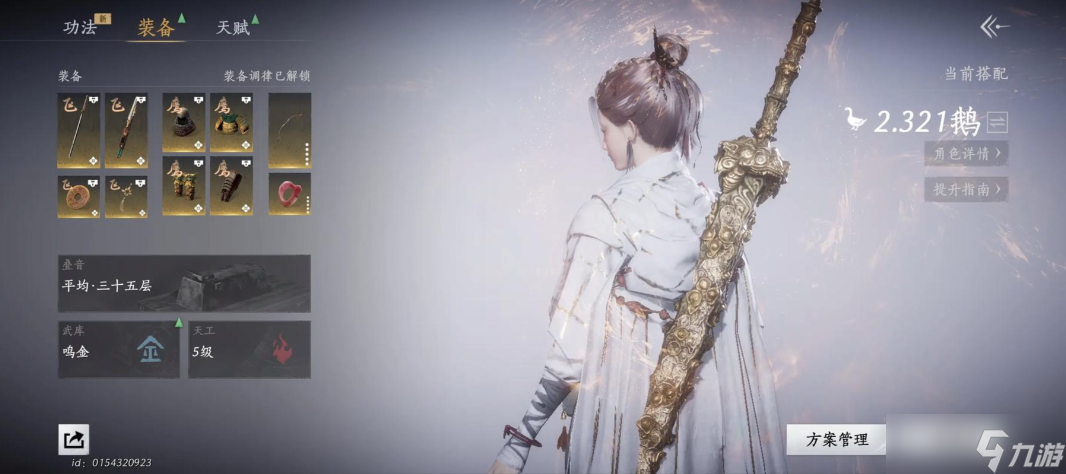The image size is (1066, 474).
Task: Select the helmet armor slot
Action: point(184,123)
